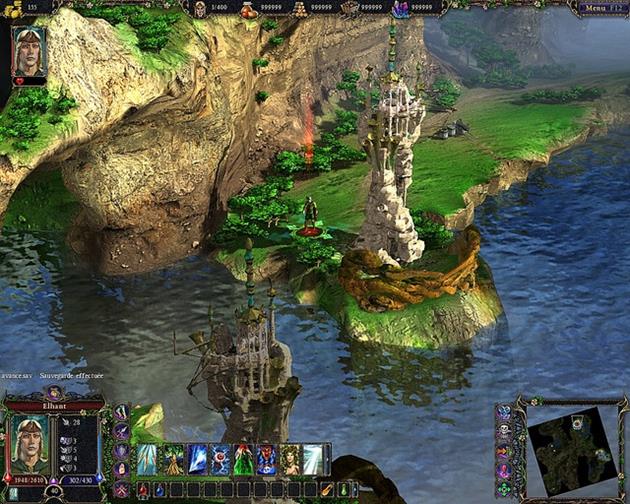The height and width of the screenshot is (504, 630).
Task: Use the blue mana potion in the item bar
Action: point(160,490)
